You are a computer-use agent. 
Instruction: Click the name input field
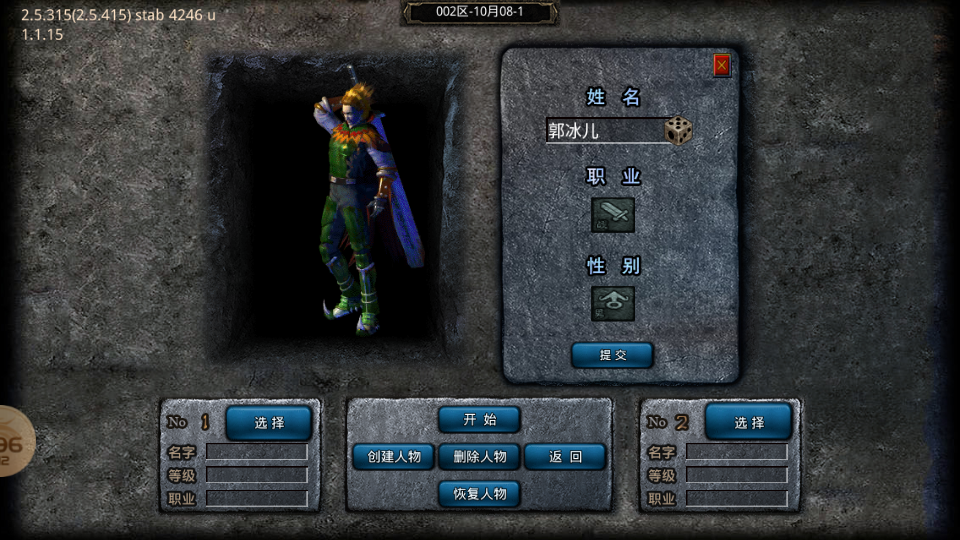tap(604, 131)
